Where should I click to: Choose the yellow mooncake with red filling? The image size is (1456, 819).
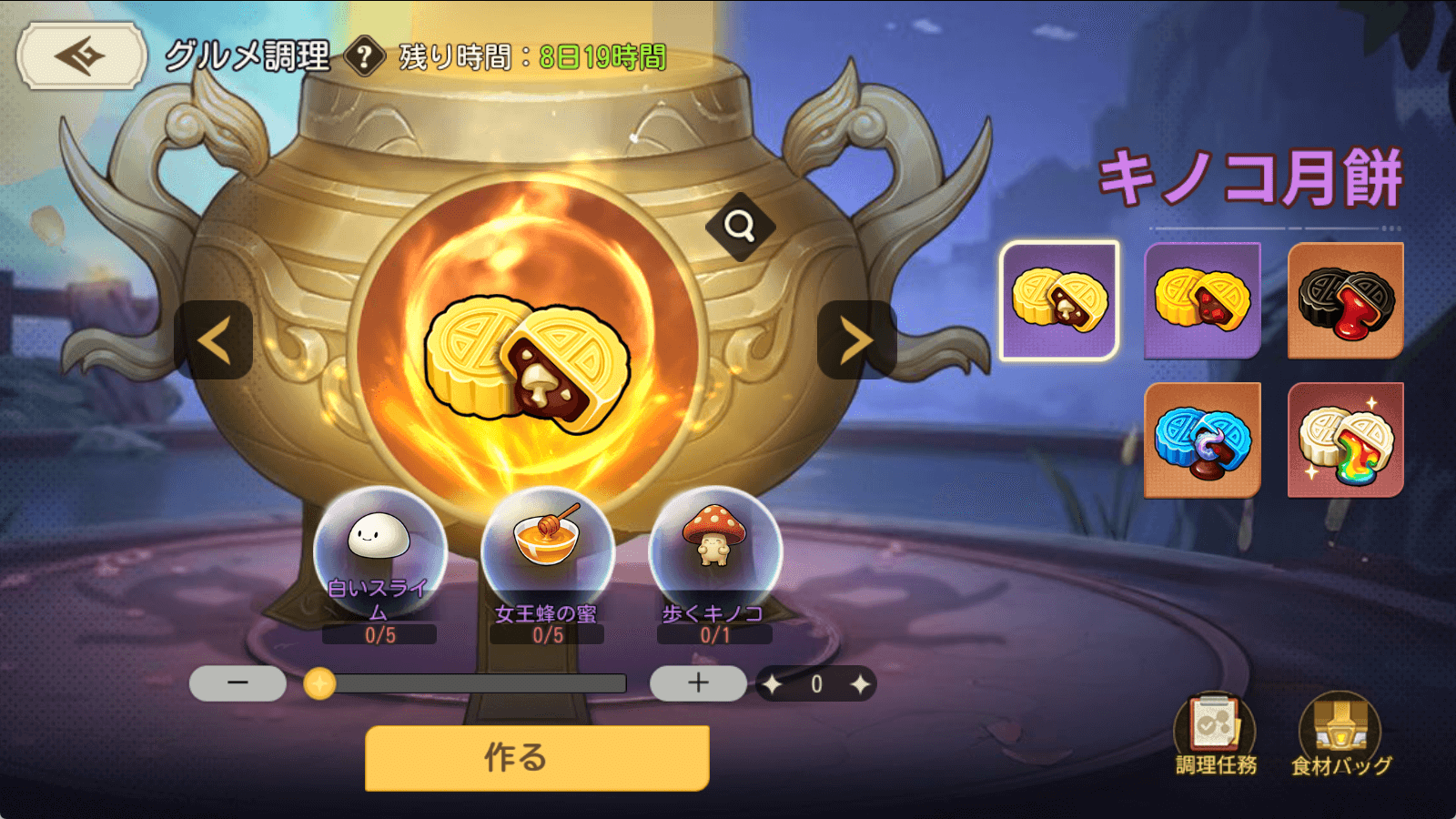[x=1202, y=300]
